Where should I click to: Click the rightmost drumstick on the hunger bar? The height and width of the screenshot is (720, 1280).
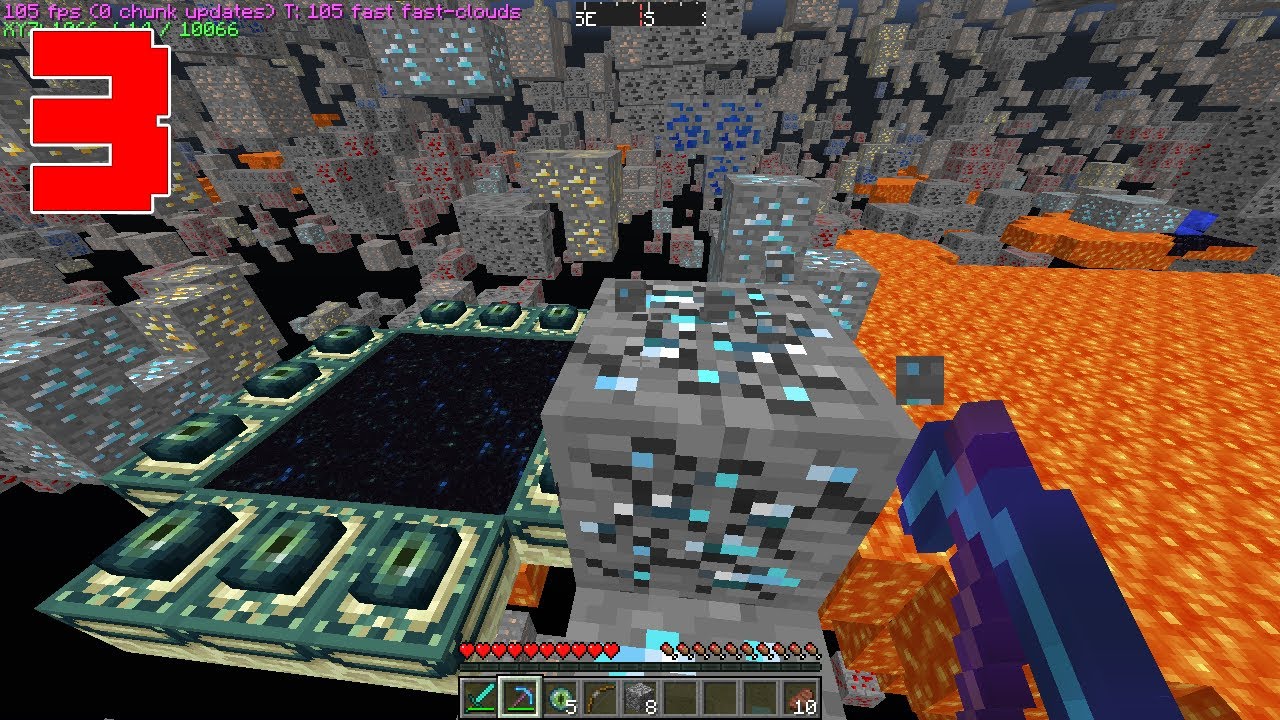[x=810, y=649]
